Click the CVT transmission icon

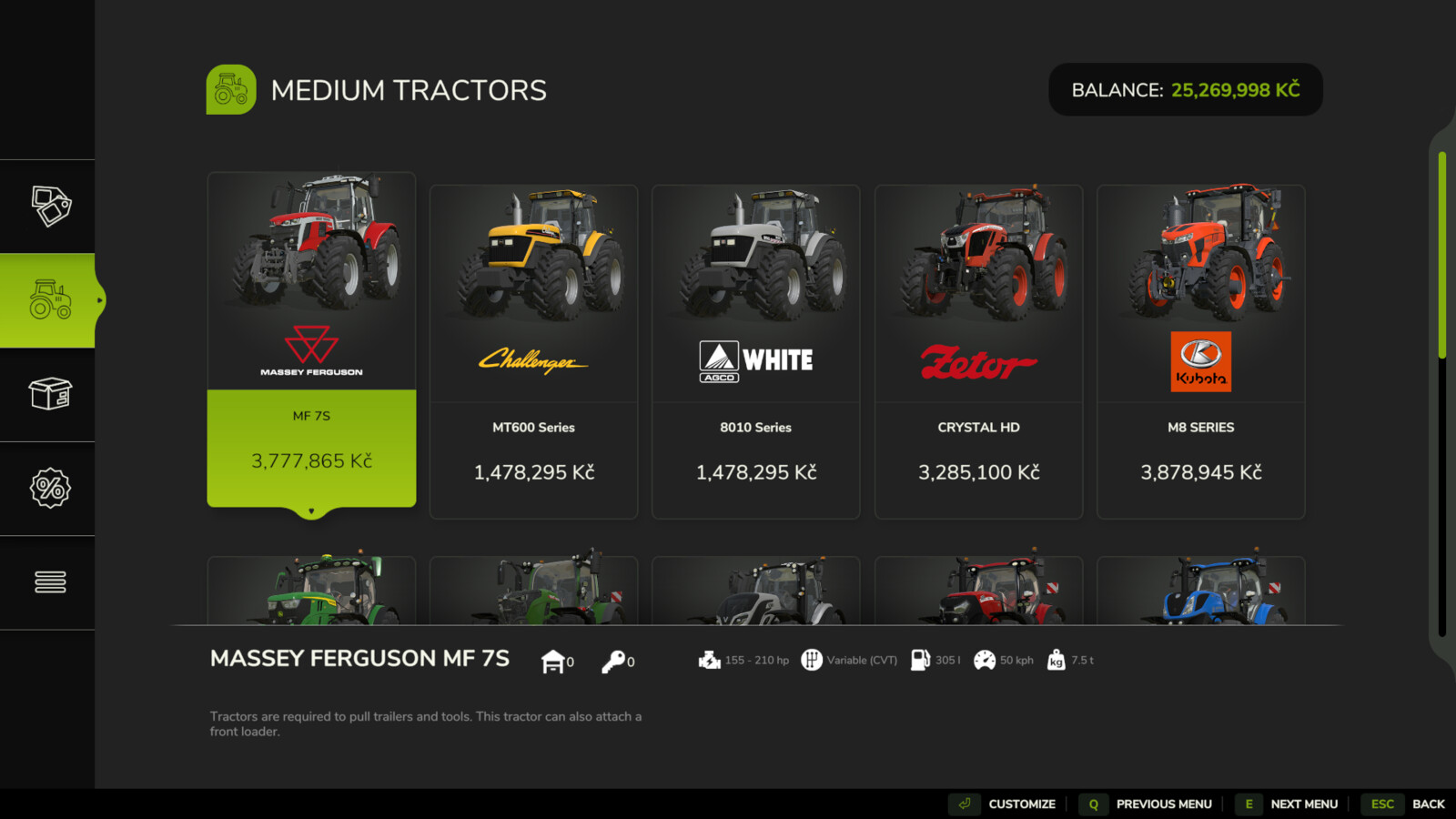[x=813, y=660]
